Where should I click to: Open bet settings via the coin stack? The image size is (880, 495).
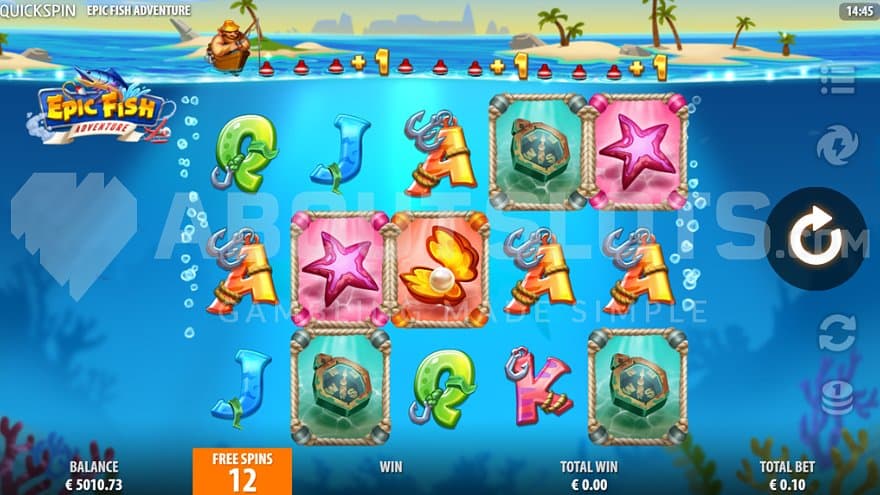(837, 397)
